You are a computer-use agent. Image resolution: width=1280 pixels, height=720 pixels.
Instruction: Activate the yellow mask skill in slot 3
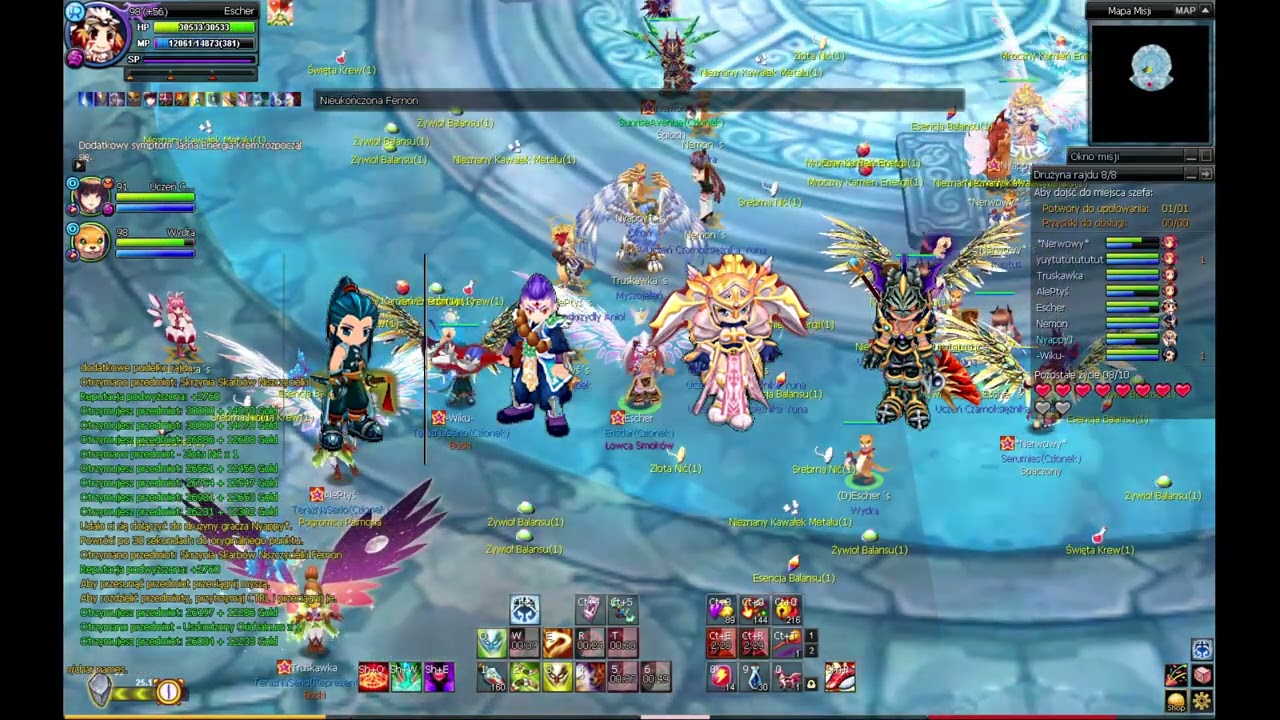pyautogui.click(x=557, y=678)
